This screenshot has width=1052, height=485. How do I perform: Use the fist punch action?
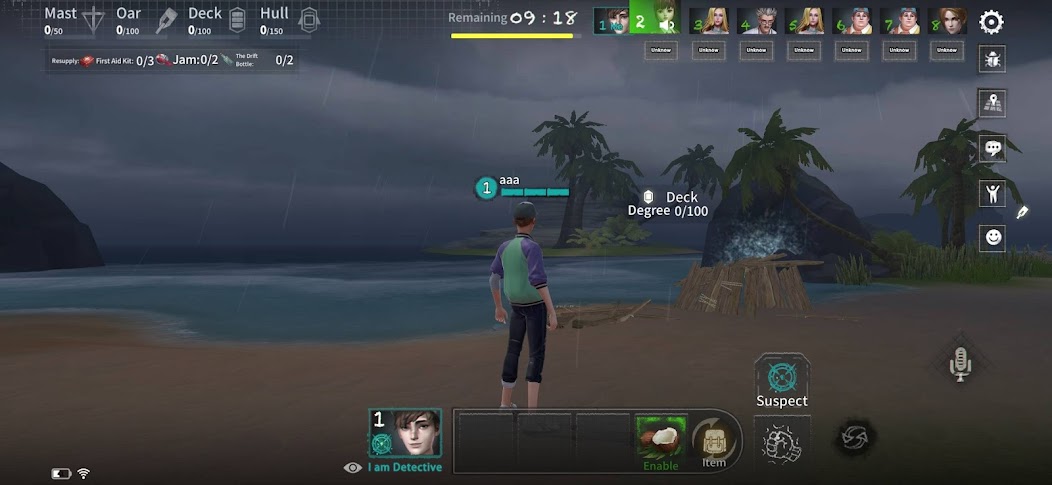(781, 440)
